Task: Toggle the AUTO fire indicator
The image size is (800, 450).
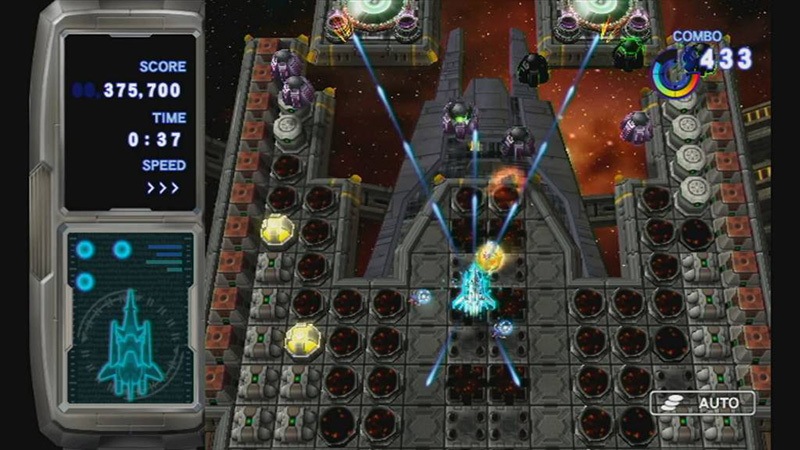Action: click(702, 403)
